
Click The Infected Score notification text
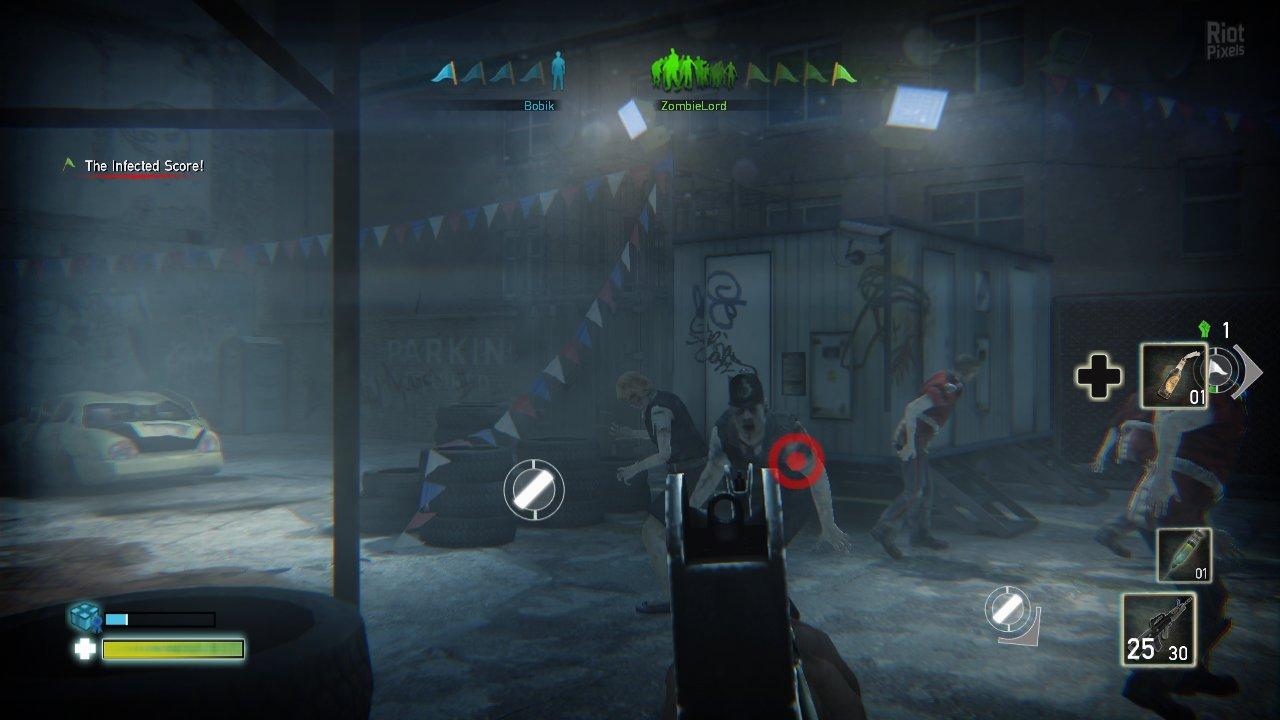point(144,165)
